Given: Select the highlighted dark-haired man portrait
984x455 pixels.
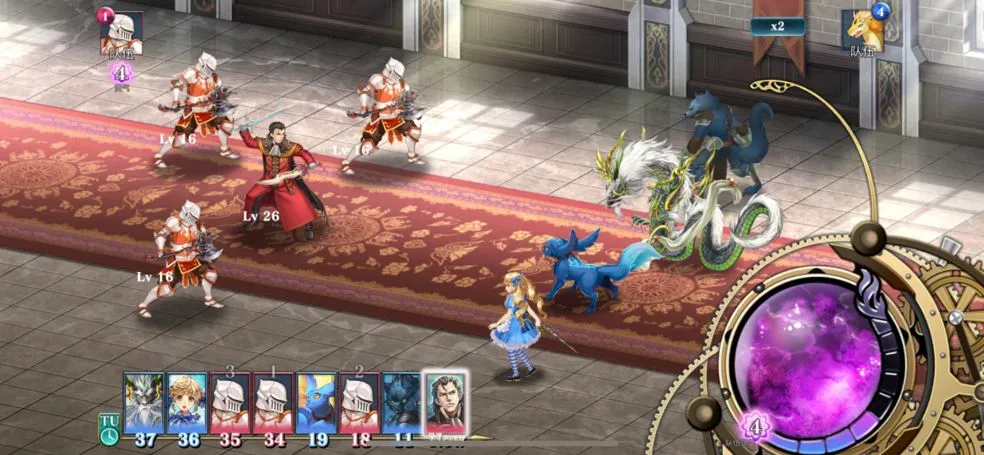Looking at the screenshot, I should click(x=445, y=401).
